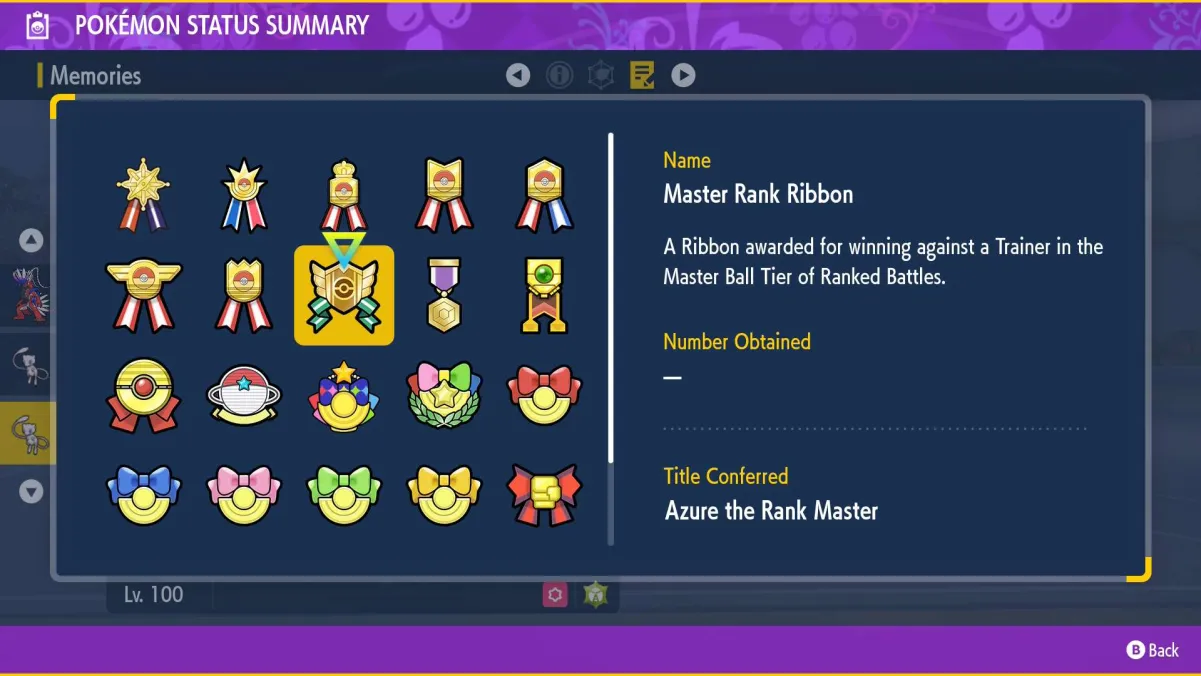
Task: Choose the ribbon with the green gem
Action: pyautogui.click(x=544, y=296)
